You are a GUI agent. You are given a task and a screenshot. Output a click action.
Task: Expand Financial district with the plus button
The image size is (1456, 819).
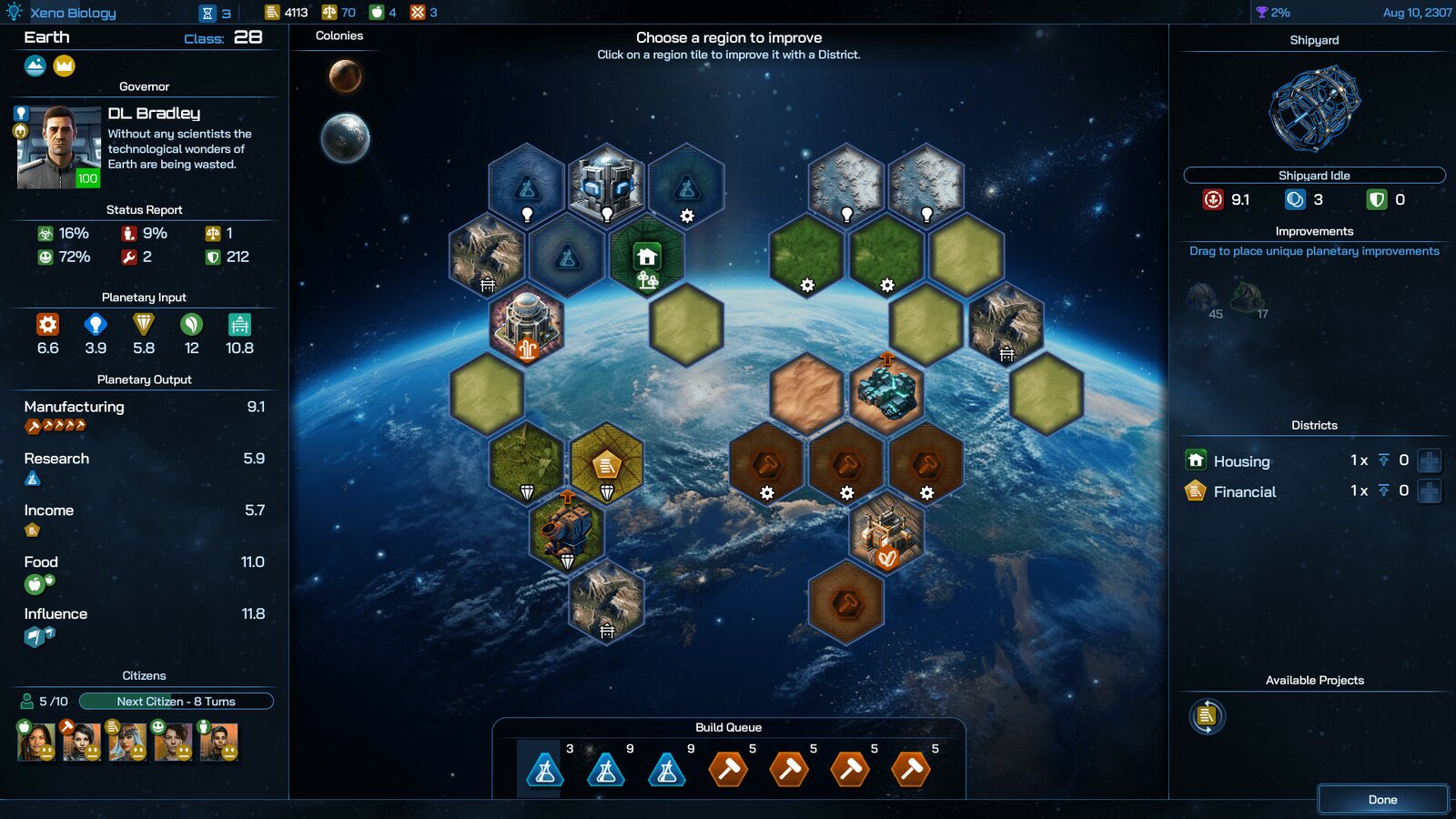click(1430, 491)
